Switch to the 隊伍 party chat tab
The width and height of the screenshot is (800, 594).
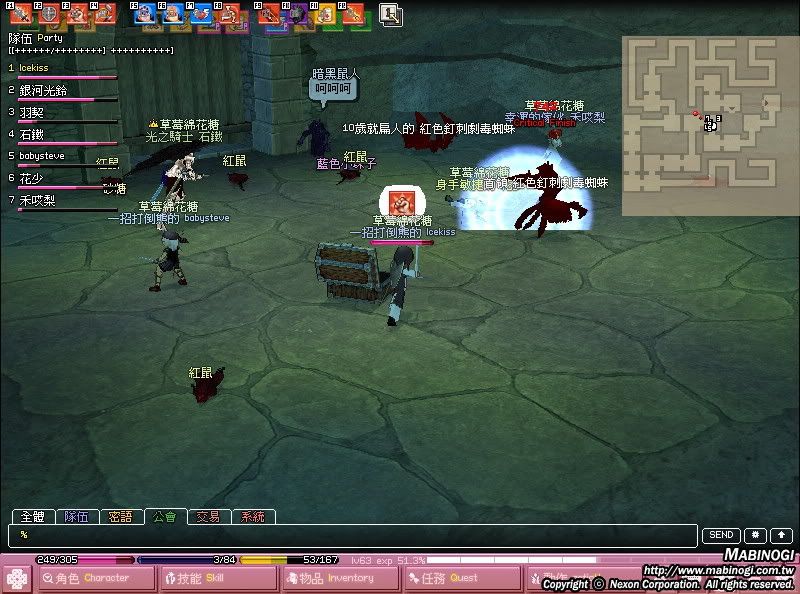tap(77, 517)
